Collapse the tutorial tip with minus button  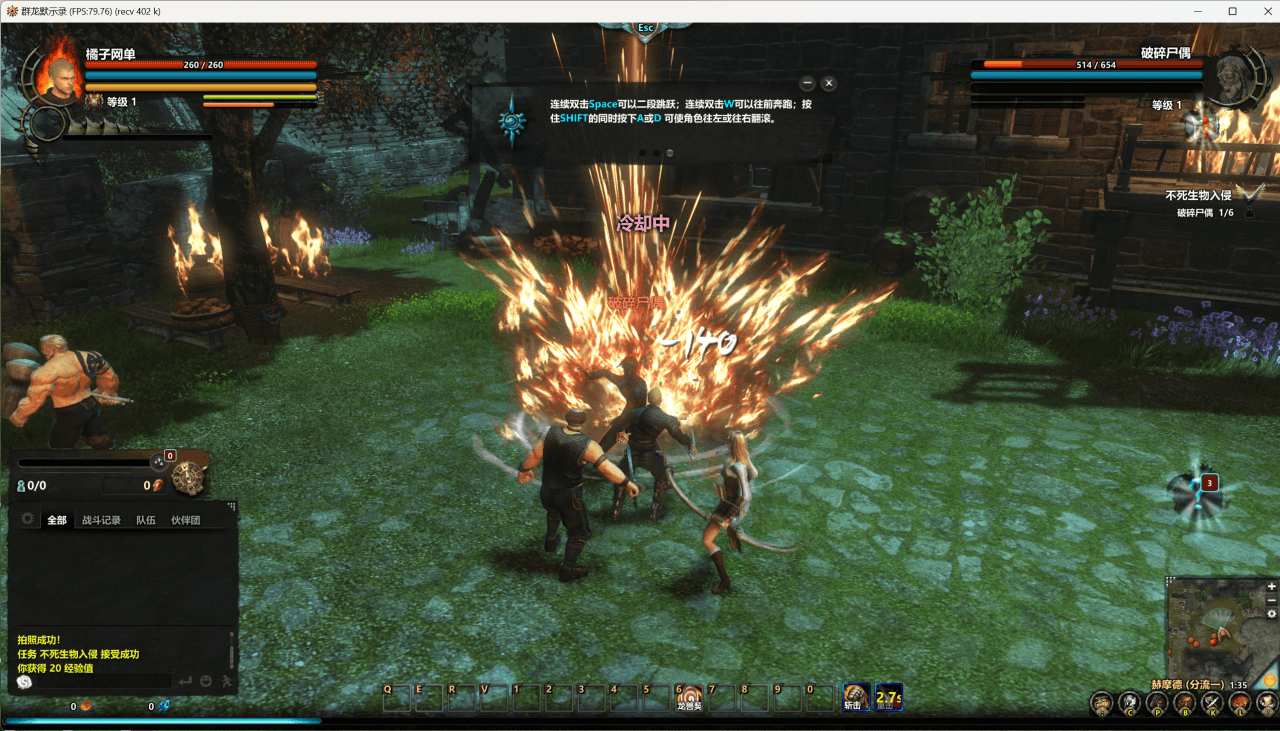(807, 83)
